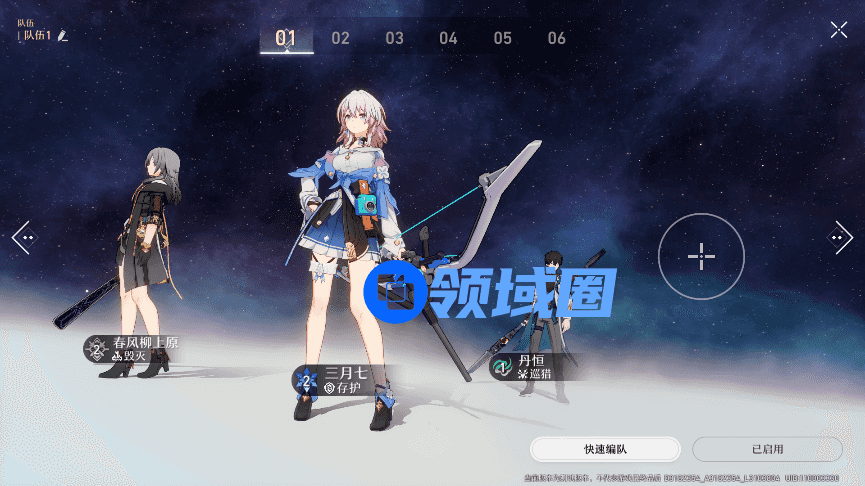The width and height of the screenshot is (865, 486).
Task: Switch to team tab 03
Action: tap(395, 38)
